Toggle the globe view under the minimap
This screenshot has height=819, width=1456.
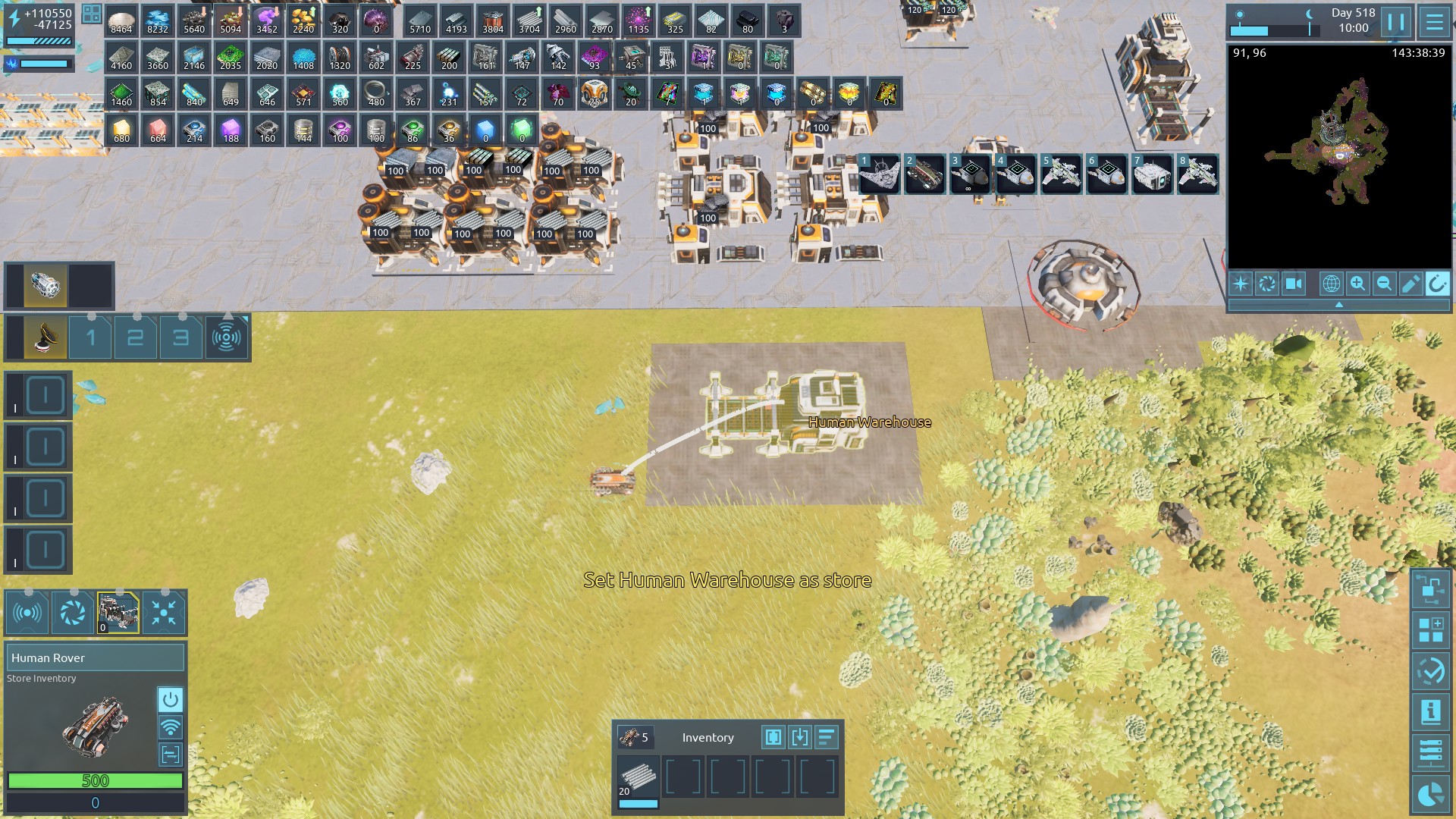coord(1331,284)
